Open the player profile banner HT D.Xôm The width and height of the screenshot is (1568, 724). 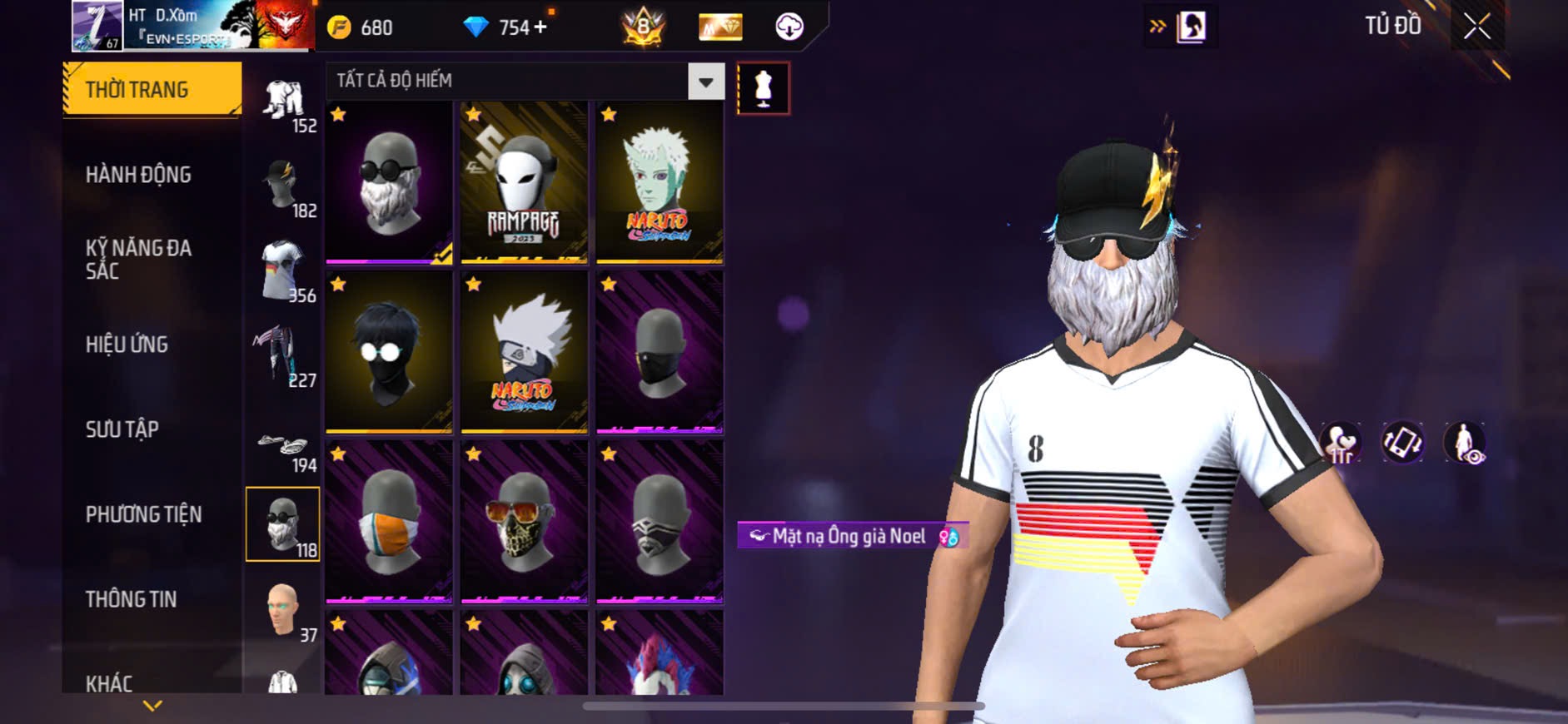[x=192, y=25]
